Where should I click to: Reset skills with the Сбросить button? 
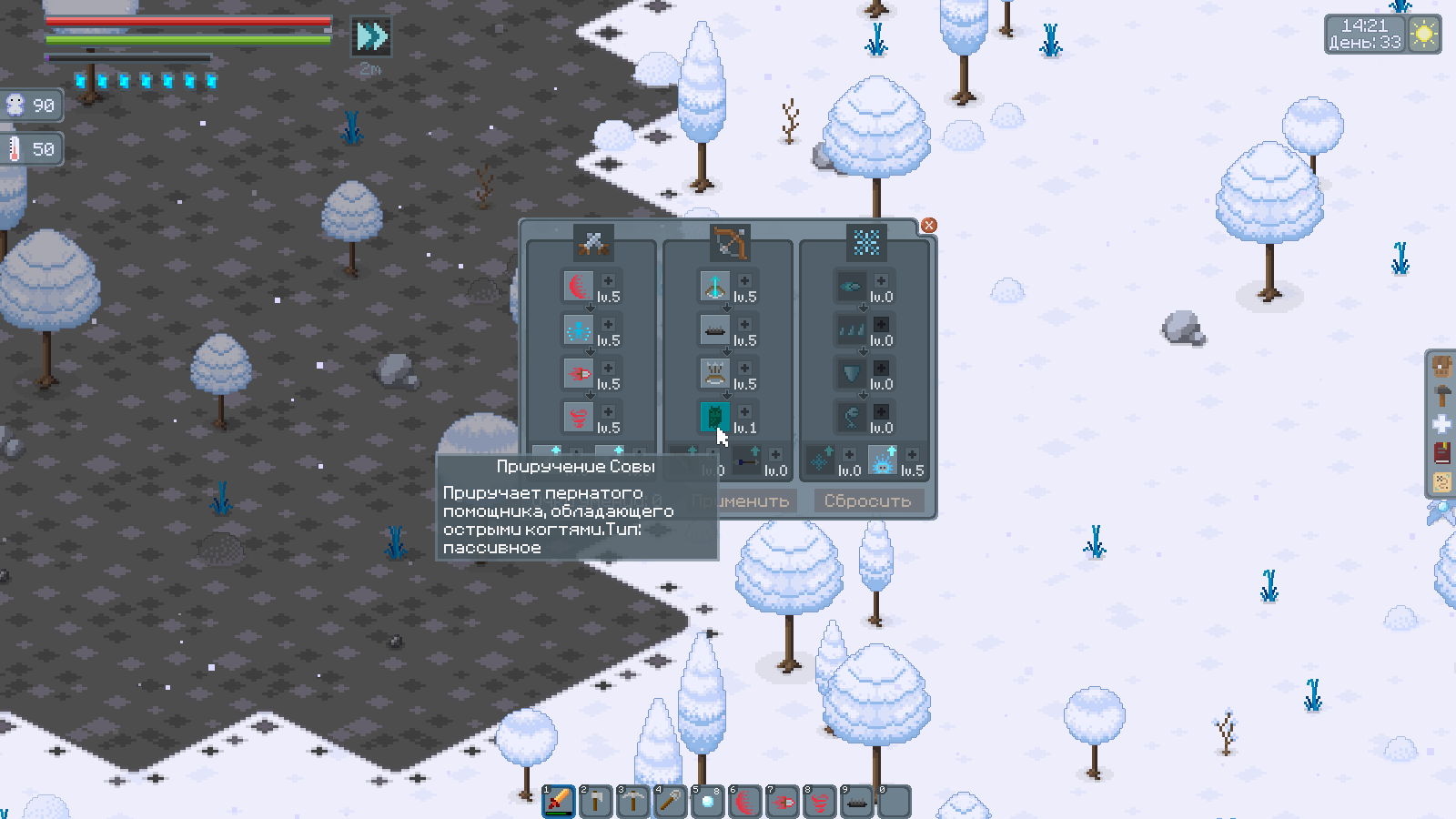[x=867, y=500]
